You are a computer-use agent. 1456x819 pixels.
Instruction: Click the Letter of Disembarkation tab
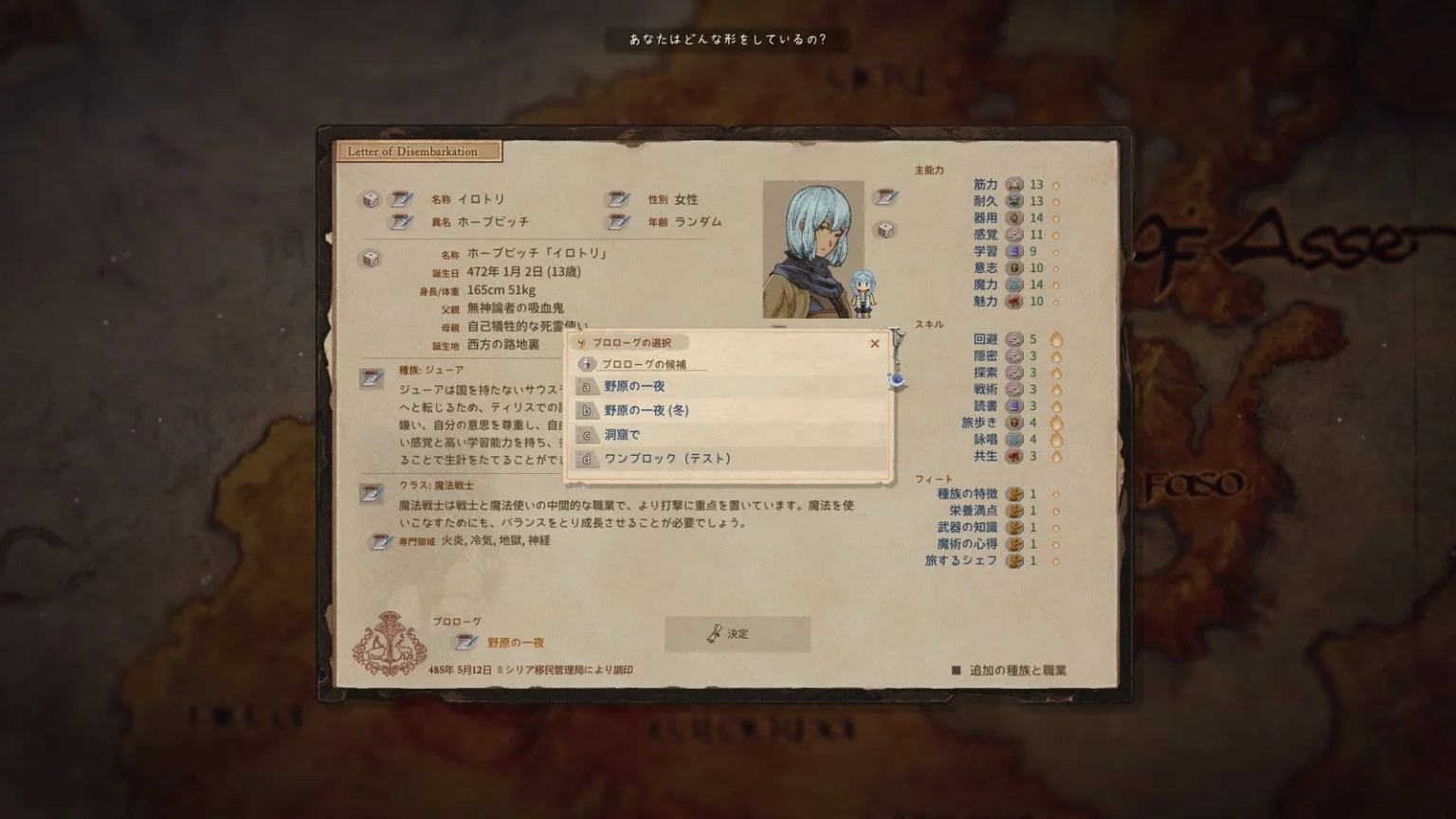418,152
